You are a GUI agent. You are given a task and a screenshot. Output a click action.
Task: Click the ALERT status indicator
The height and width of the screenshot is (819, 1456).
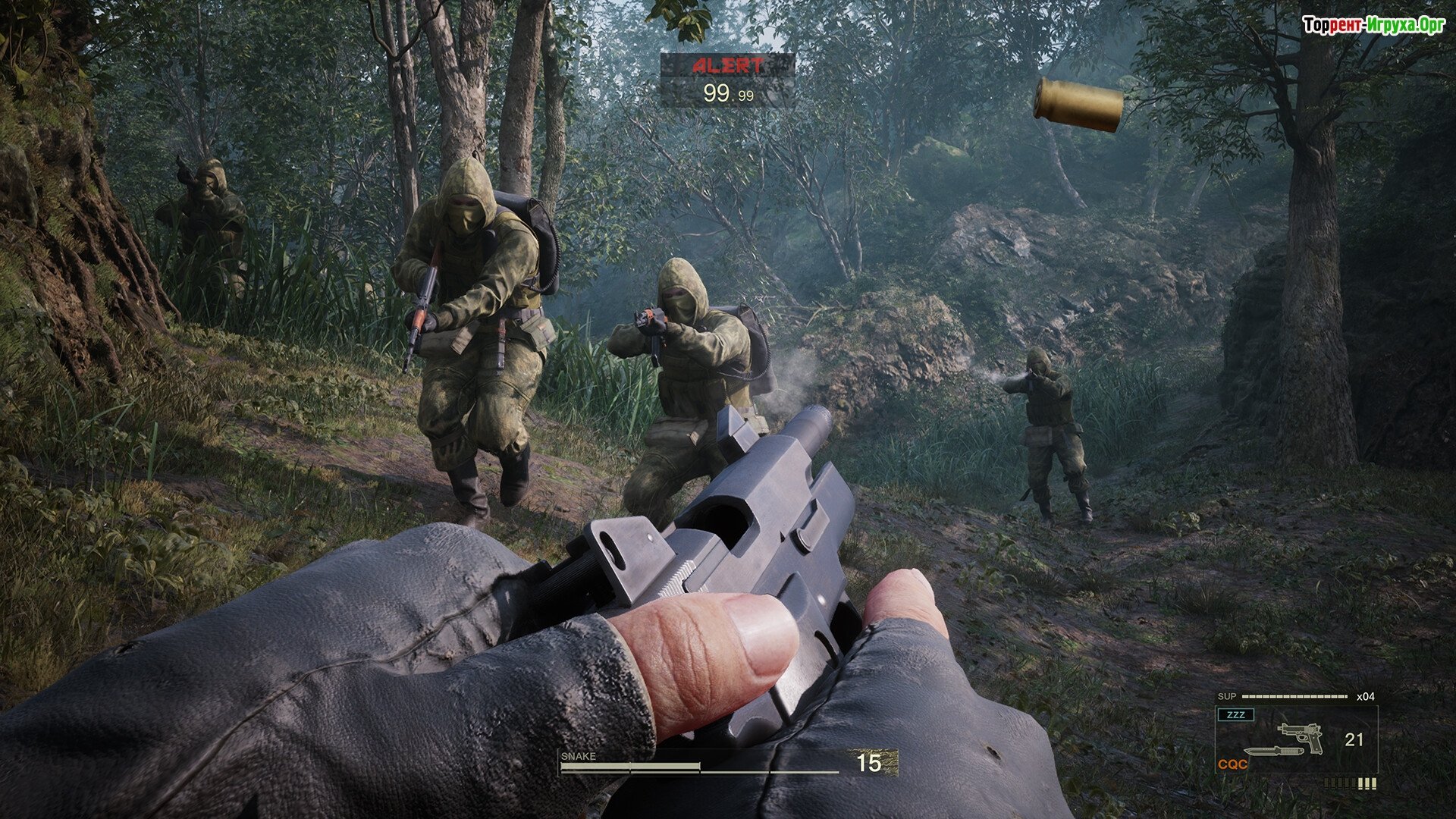(x=727, y=66)
